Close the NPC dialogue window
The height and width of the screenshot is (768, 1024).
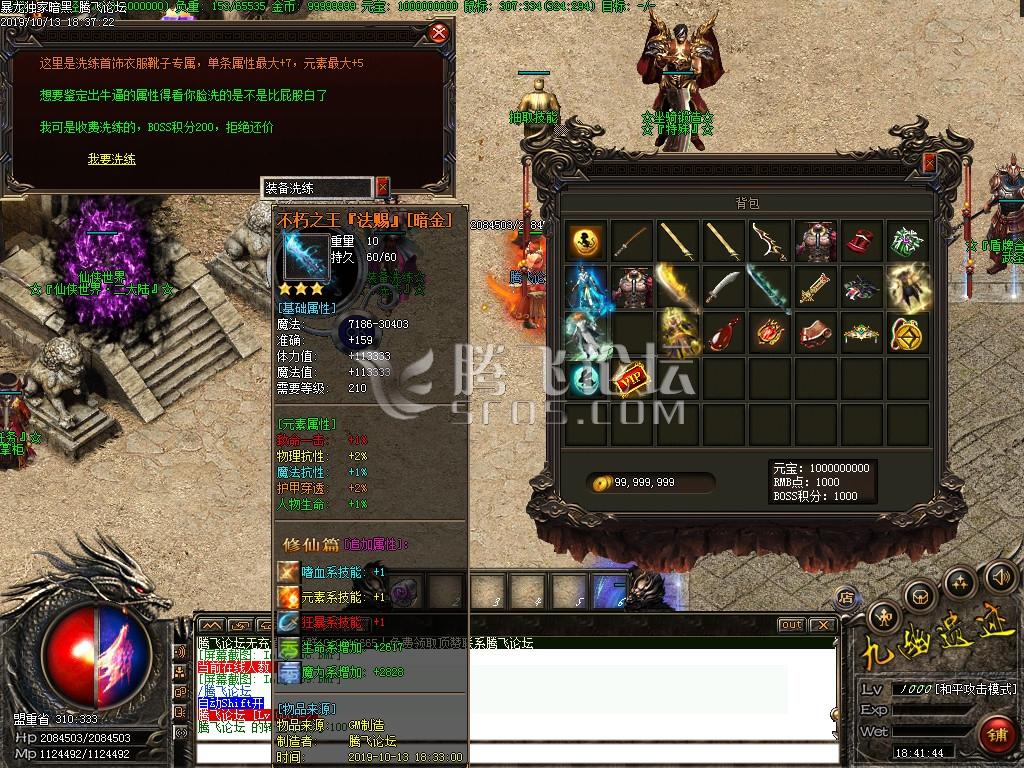437,33
